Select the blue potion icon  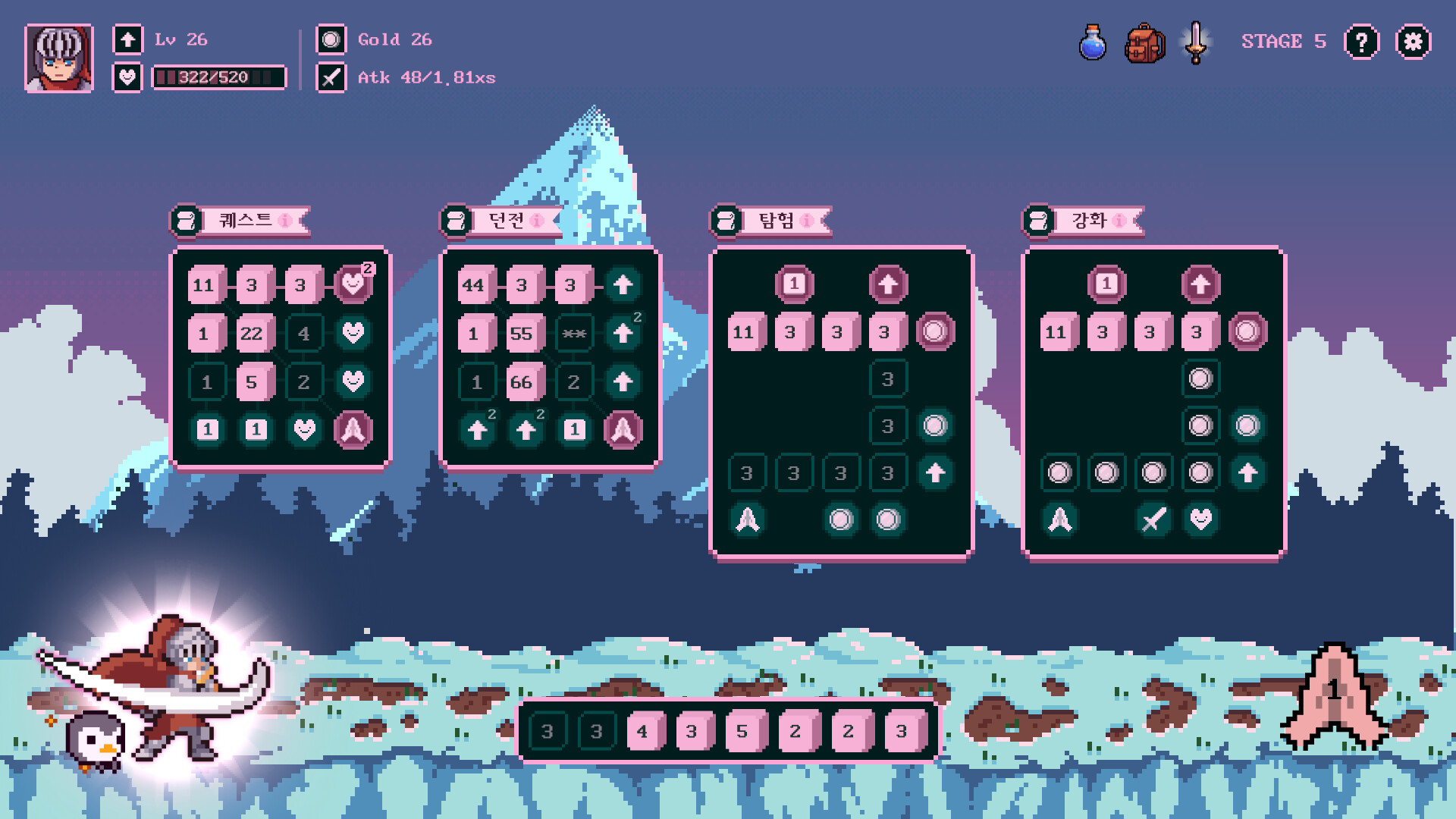[1092, 42]
